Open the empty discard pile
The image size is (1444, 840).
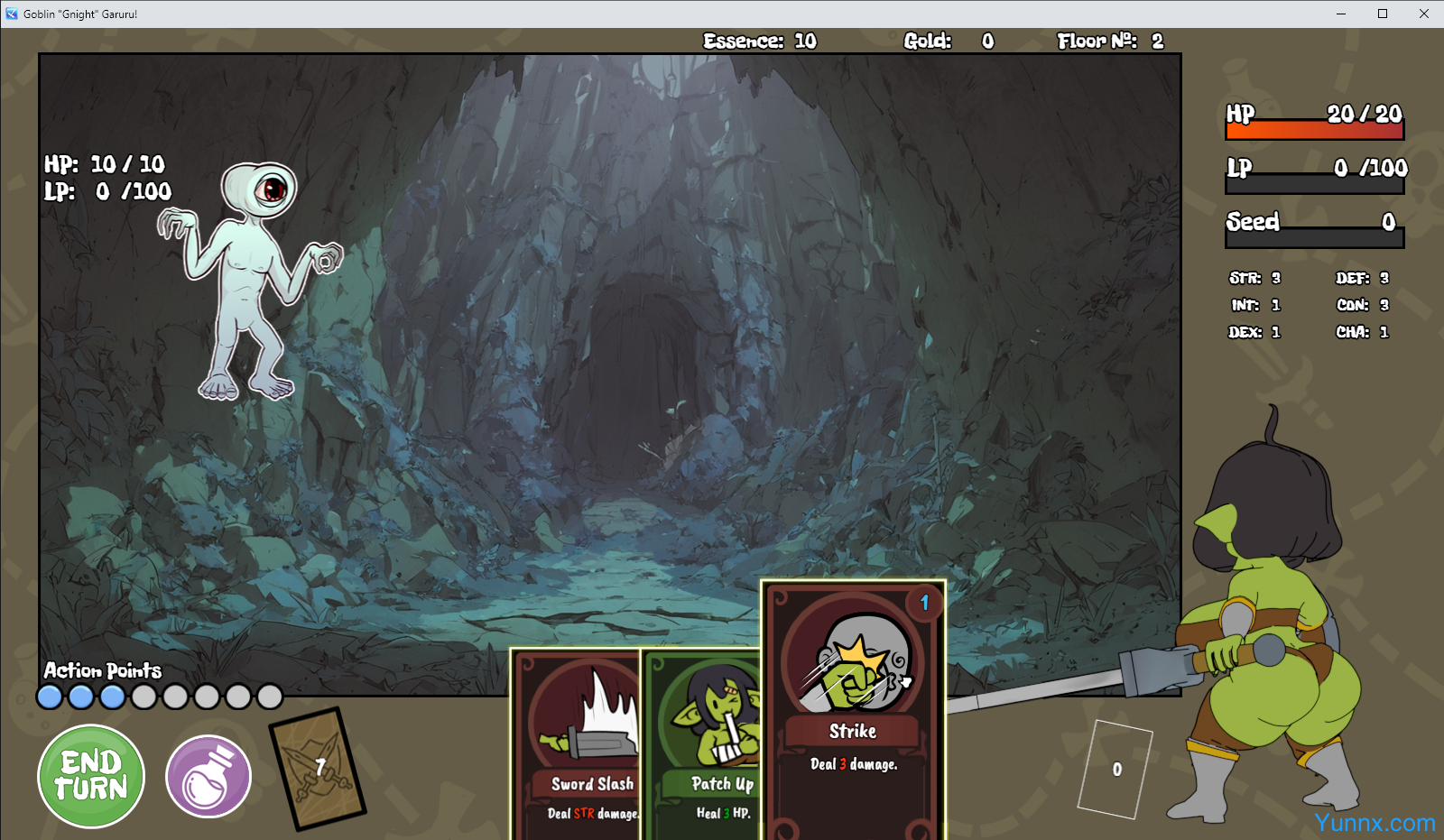pyautogui.click(x=1115, y=769)
